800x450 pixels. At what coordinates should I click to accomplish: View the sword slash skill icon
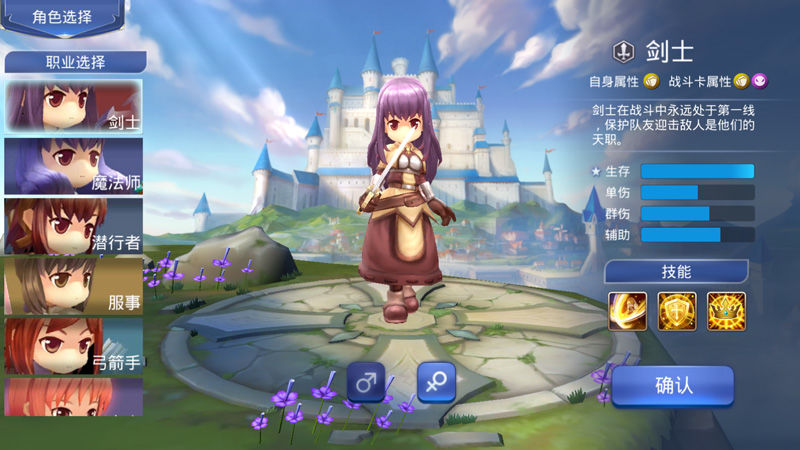628,311
